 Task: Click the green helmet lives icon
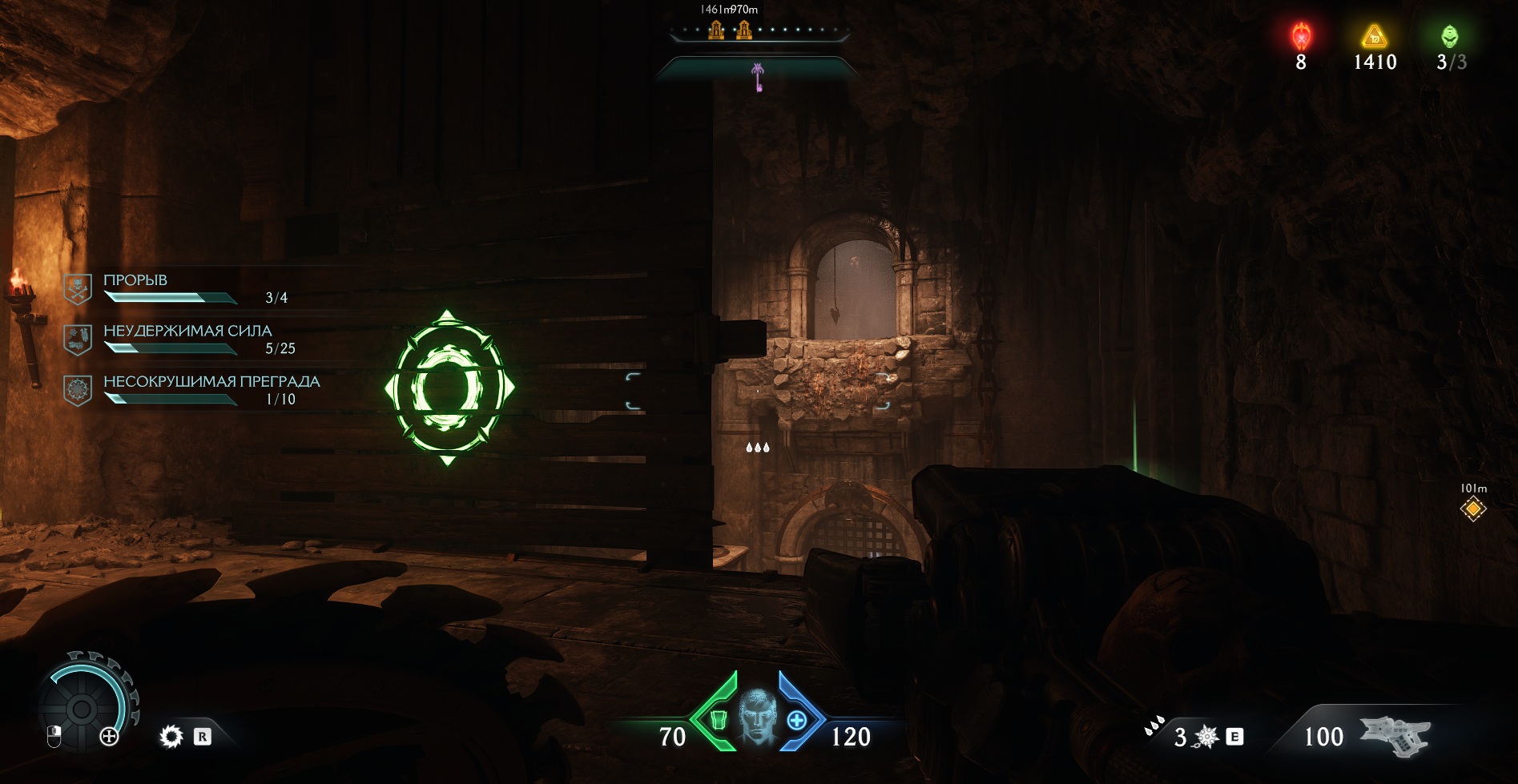1449,37
